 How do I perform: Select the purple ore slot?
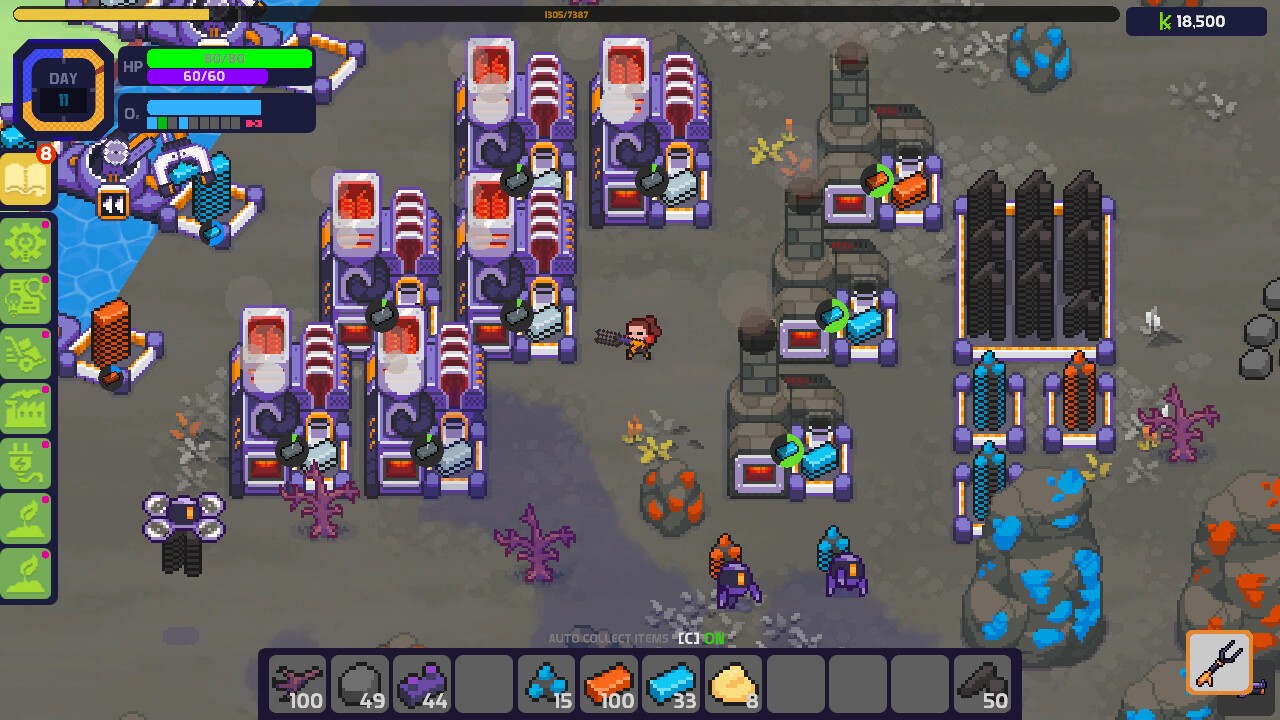pos(422,685)
